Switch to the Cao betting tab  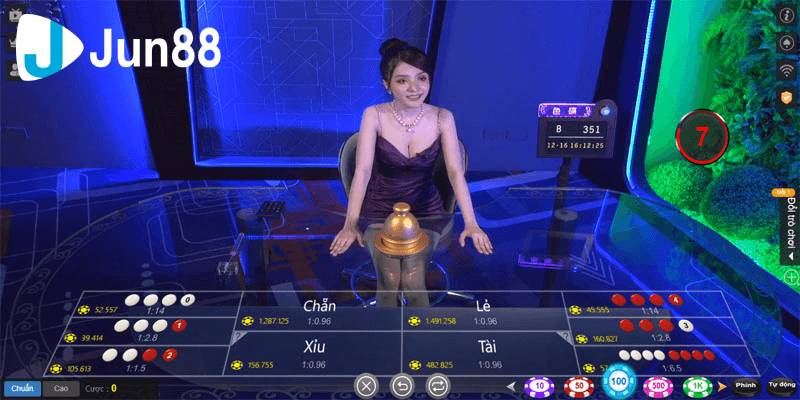pyautogui.click(x=60, y=387)
